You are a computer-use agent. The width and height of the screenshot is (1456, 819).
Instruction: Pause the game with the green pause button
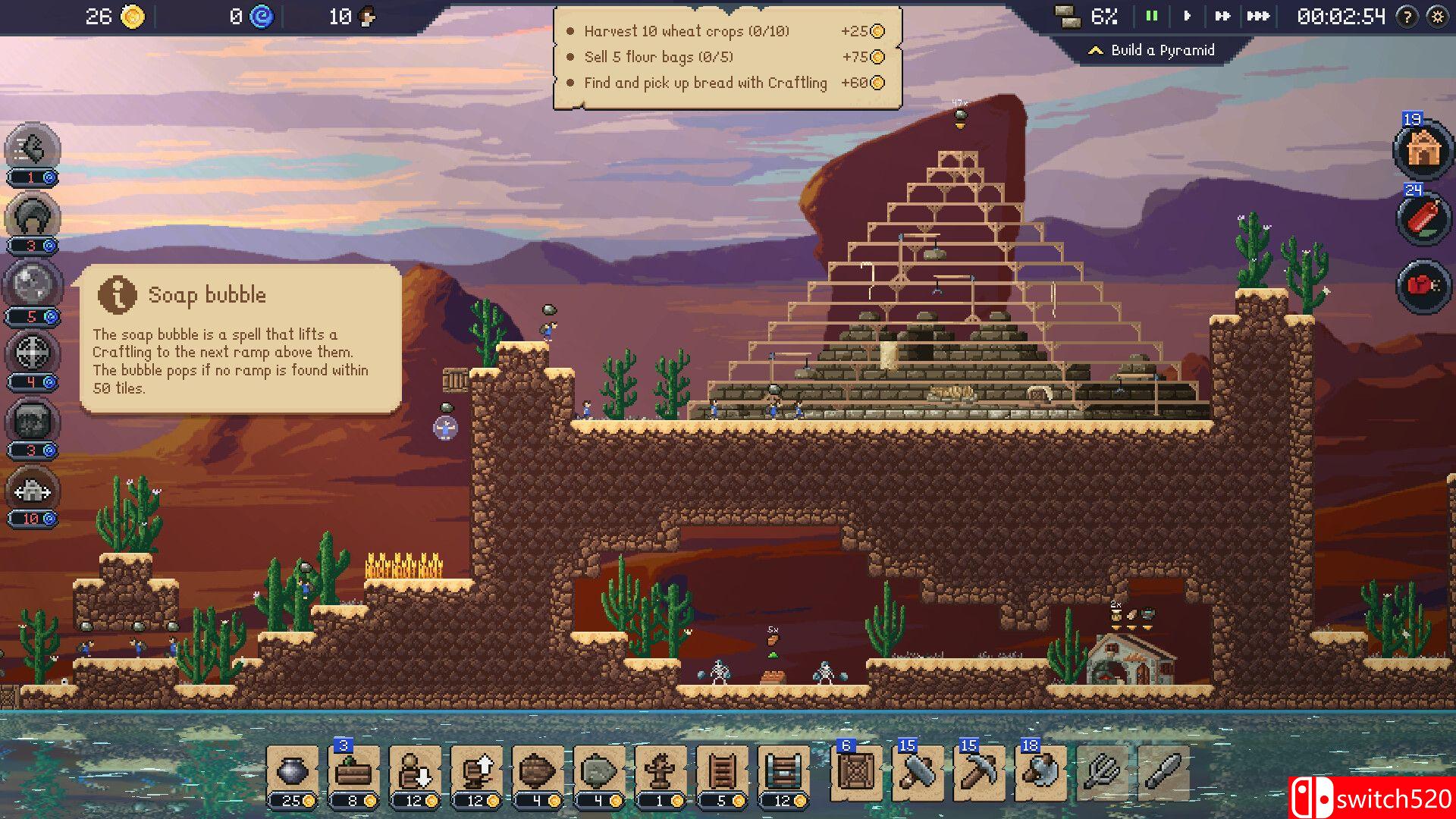coord(1151,16)
